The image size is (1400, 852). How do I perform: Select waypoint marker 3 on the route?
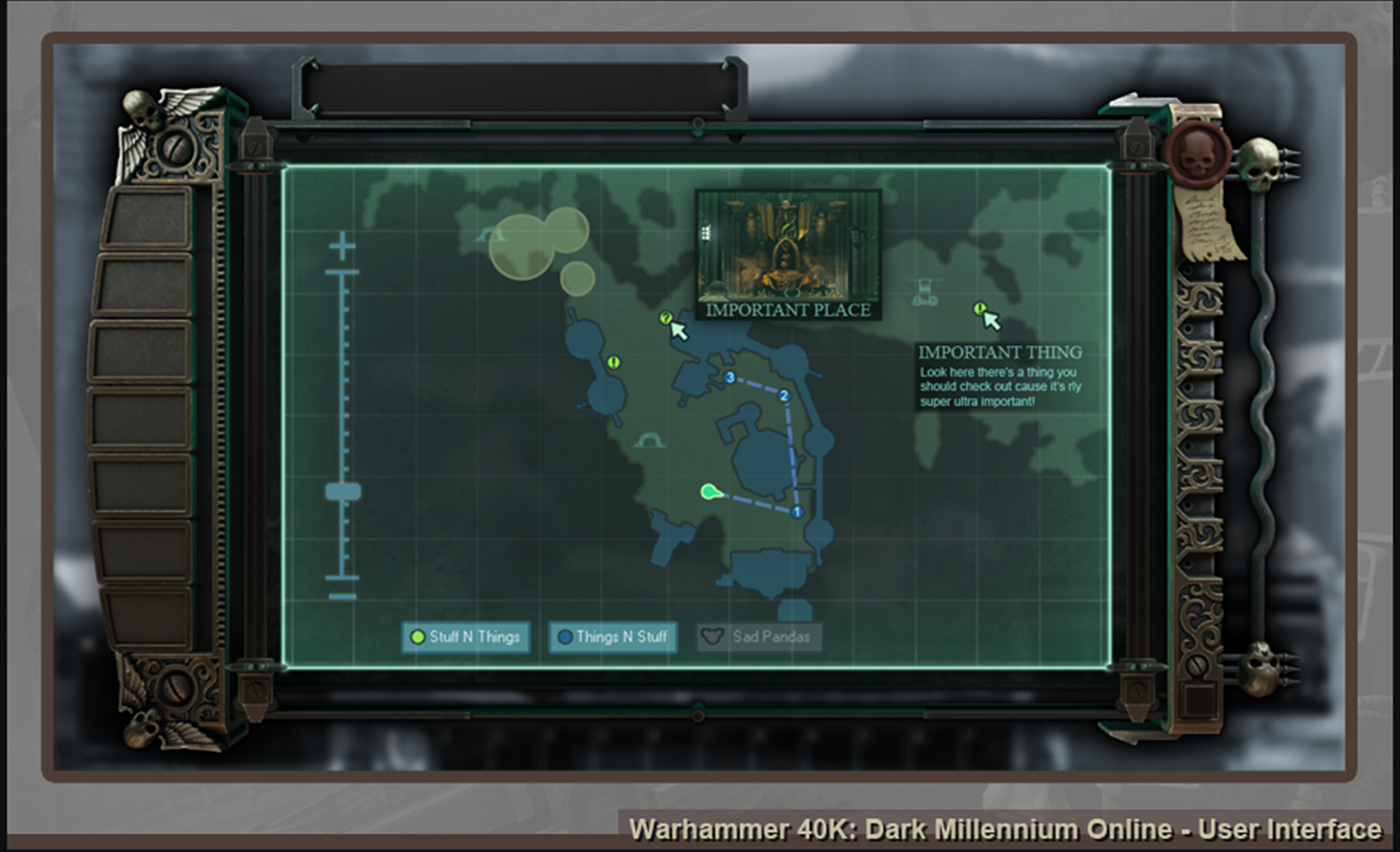[730, 378]
